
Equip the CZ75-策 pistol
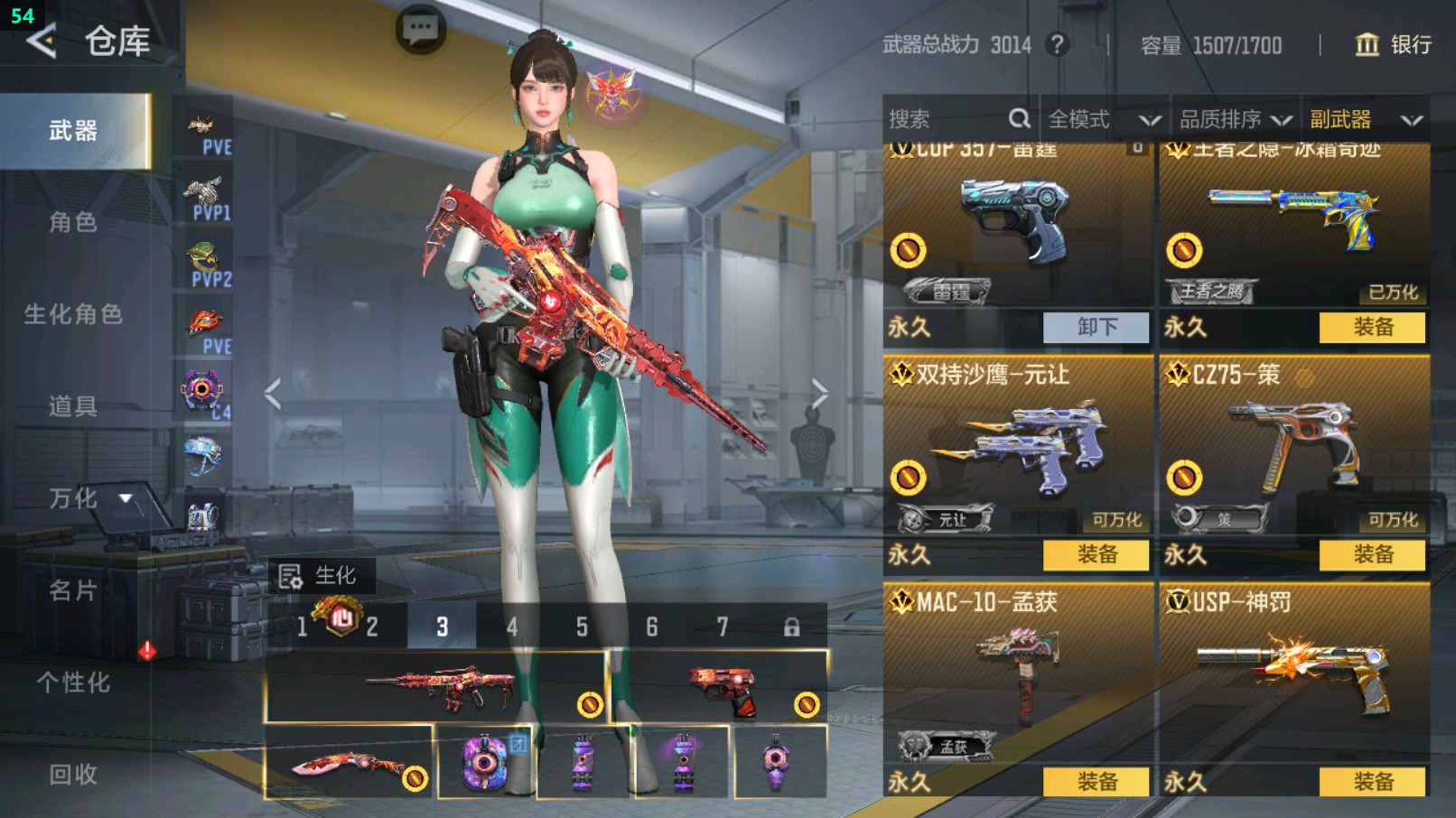(x=1372, y=554)
